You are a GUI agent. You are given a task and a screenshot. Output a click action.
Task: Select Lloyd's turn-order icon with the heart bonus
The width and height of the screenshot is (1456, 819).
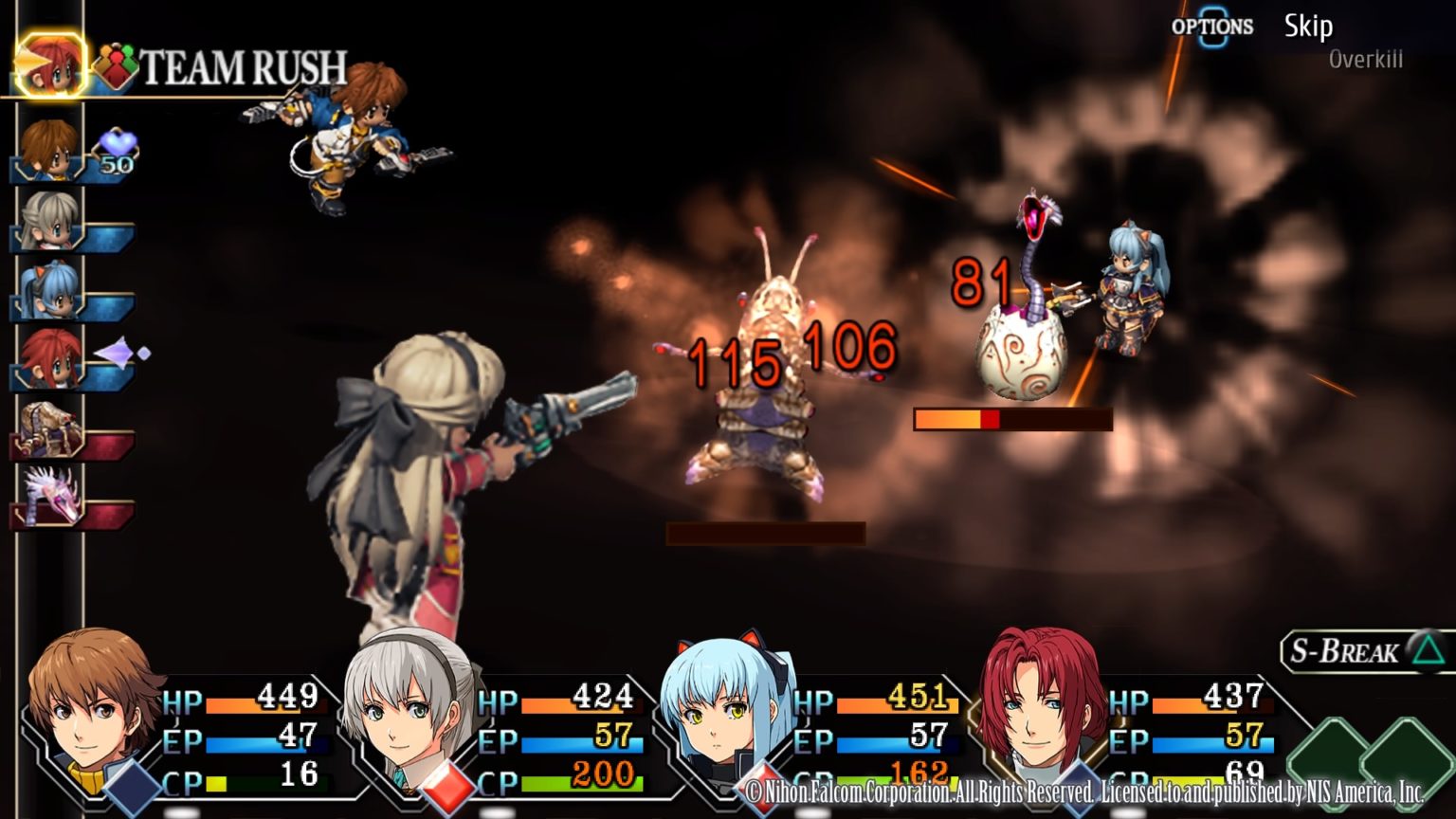49,150
